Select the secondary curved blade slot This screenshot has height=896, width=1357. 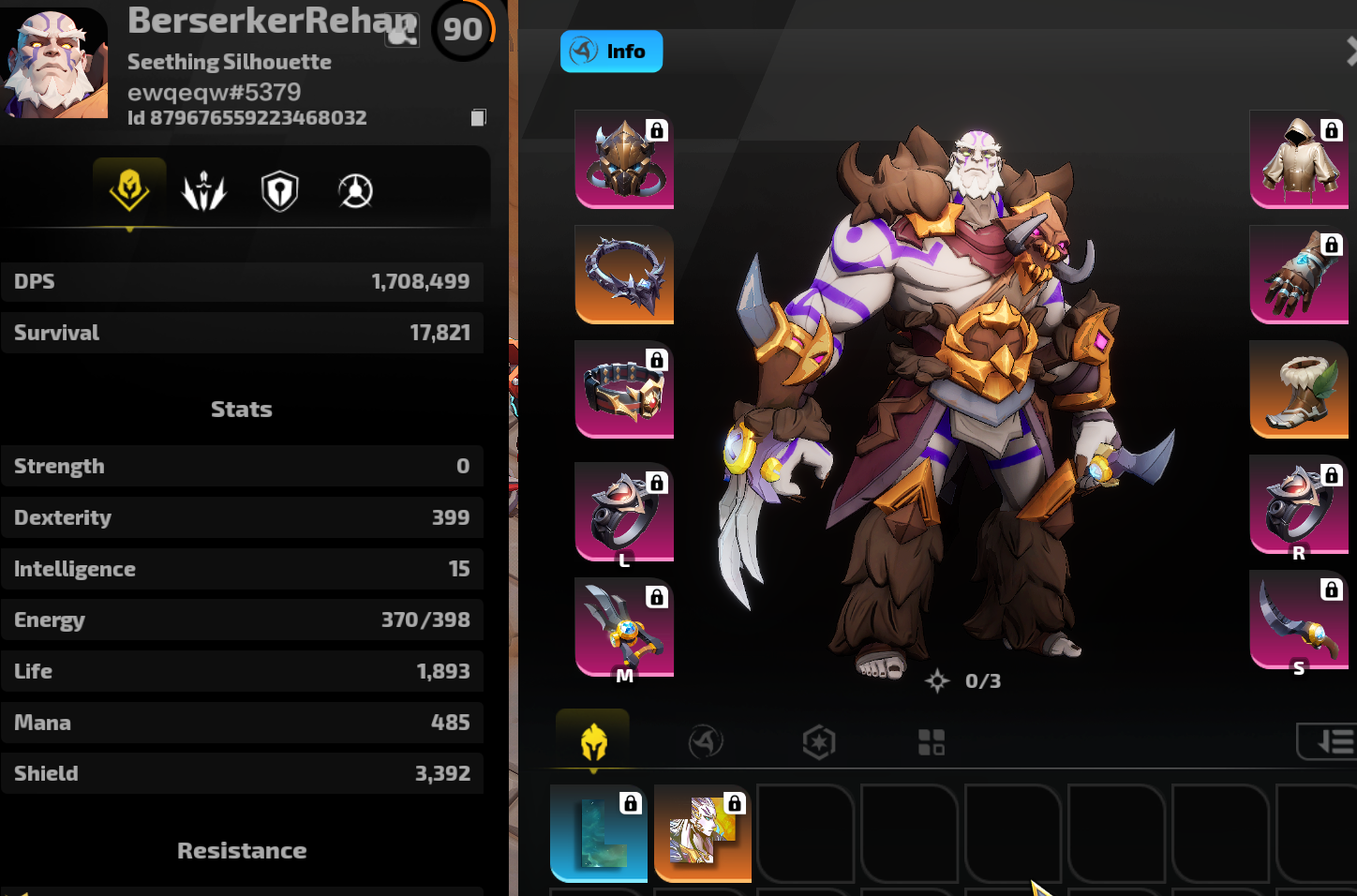coord(1299,620)
